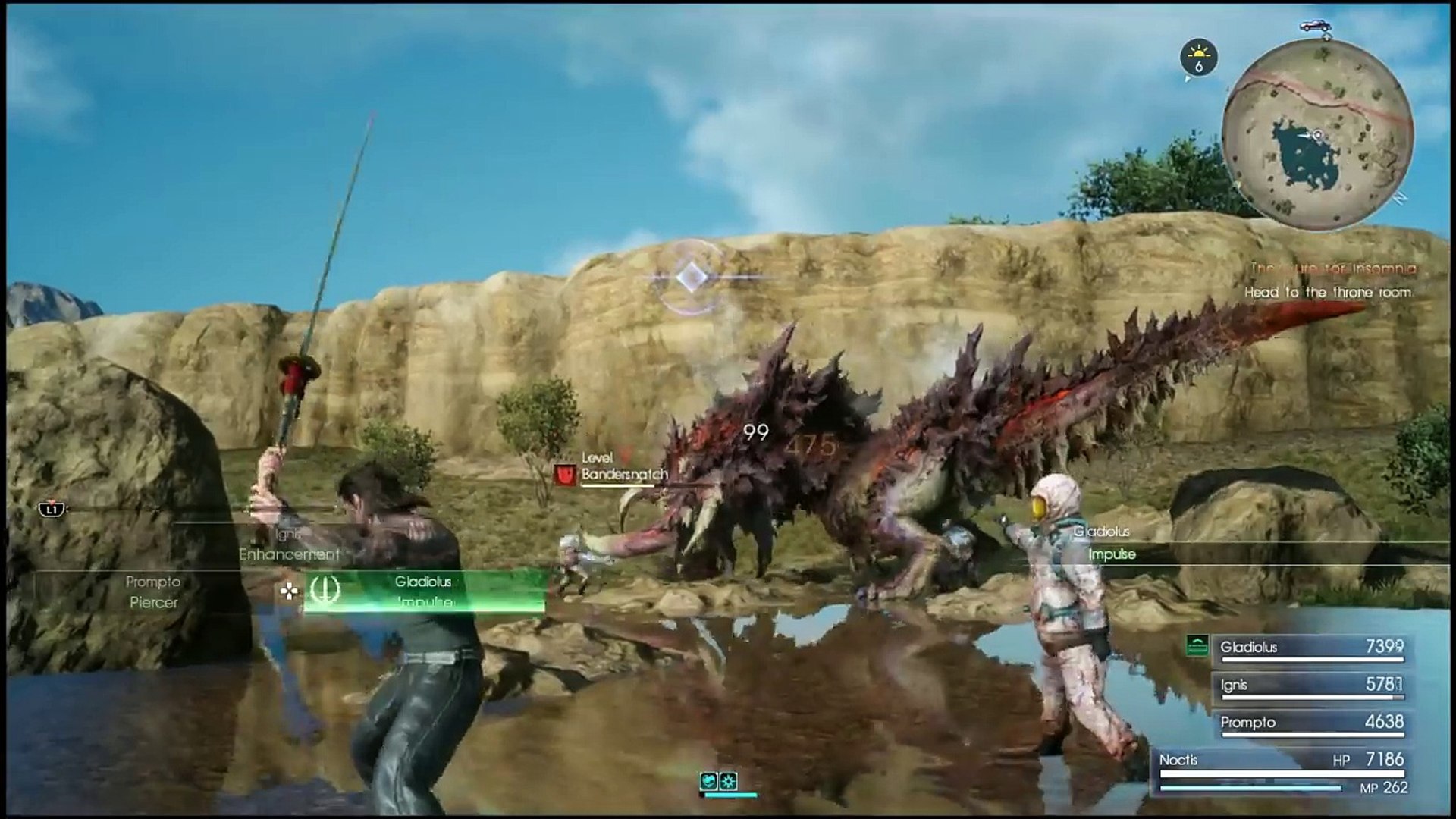Image resolution: width=1456 pixels, height=819 pixels.
Task: Select Ignis in the party list
Action: 1311,685
